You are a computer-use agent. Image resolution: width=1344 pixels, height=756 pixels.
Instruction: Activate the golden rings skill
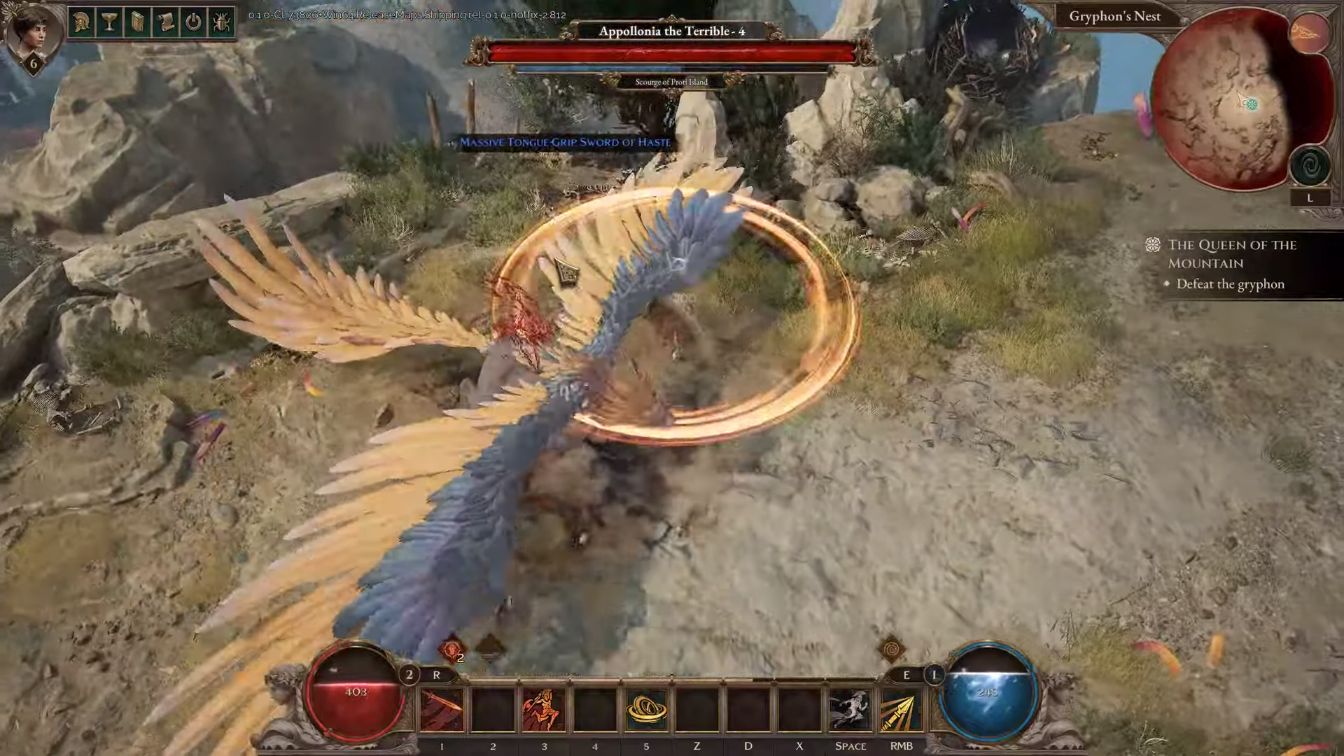(646, 710)
